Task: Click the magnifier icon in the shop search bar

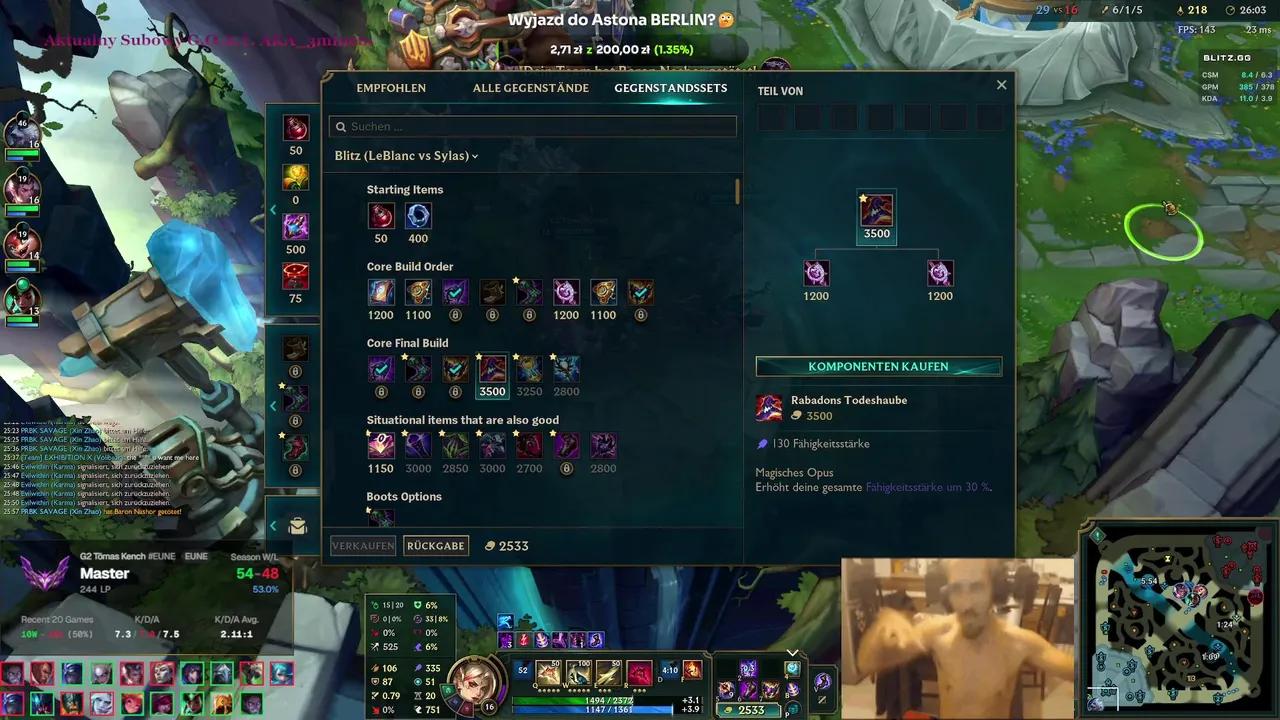Action: (x=341, y=127)
